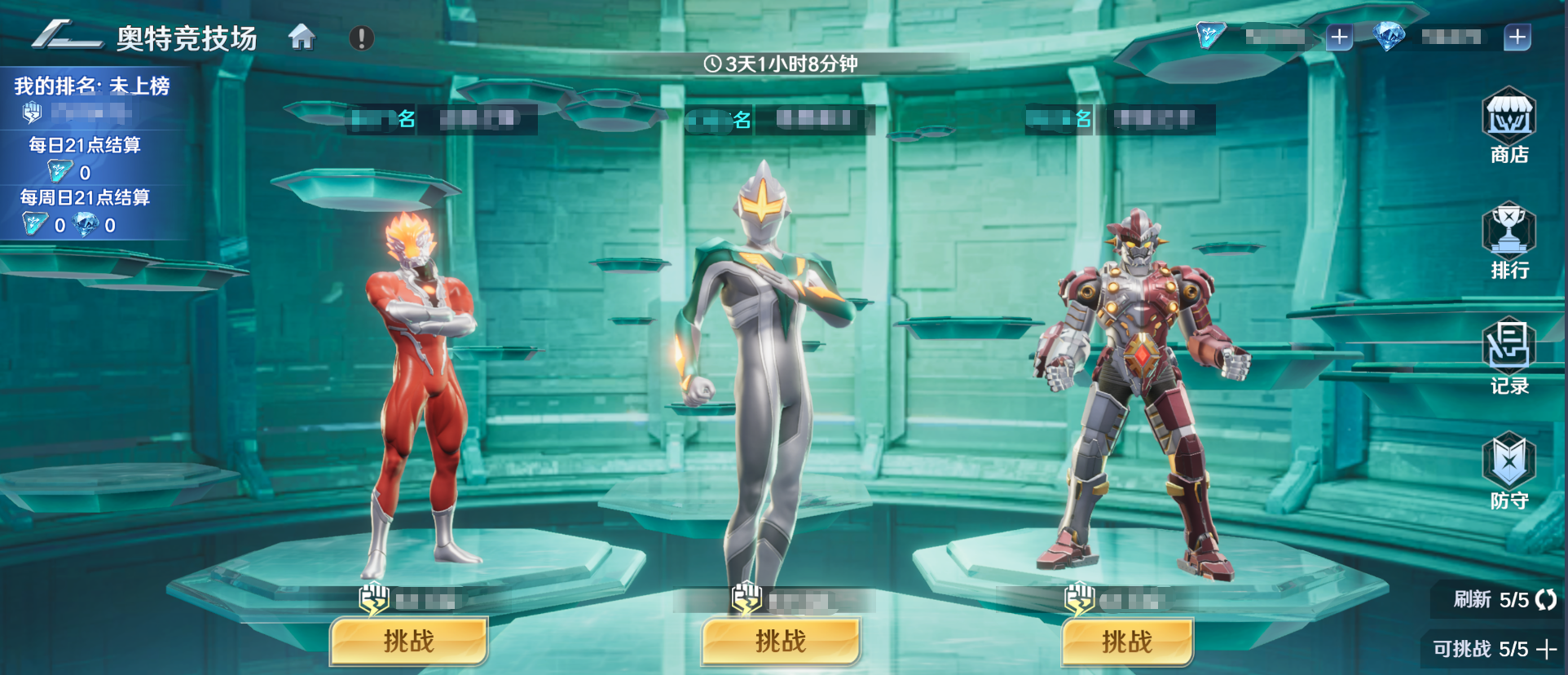Click the fist emblem above the left 挑战 button
The image size is (1568, 675).
372,597
